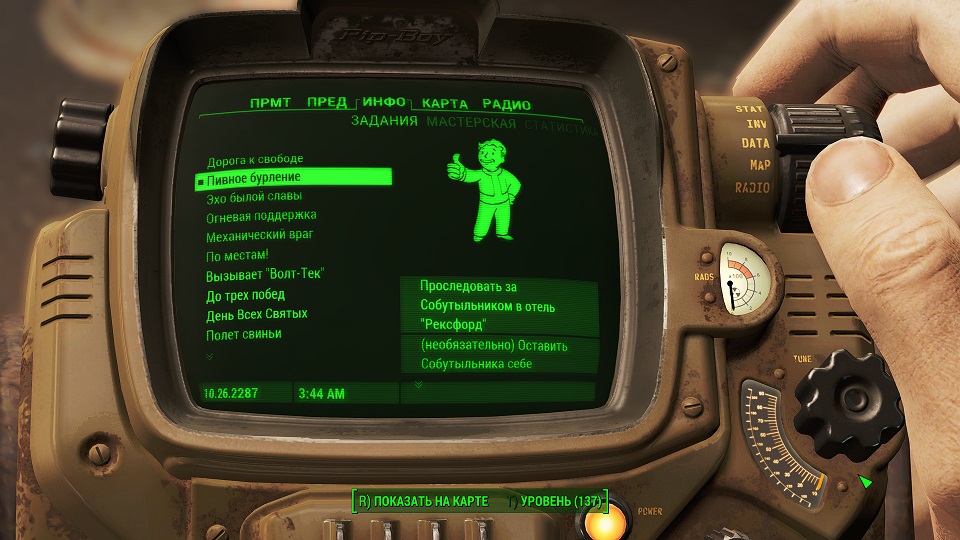Select the quest Дорога к свободе
The width and height of the screenshot is (960, 540).
click(x=254, y=159)
